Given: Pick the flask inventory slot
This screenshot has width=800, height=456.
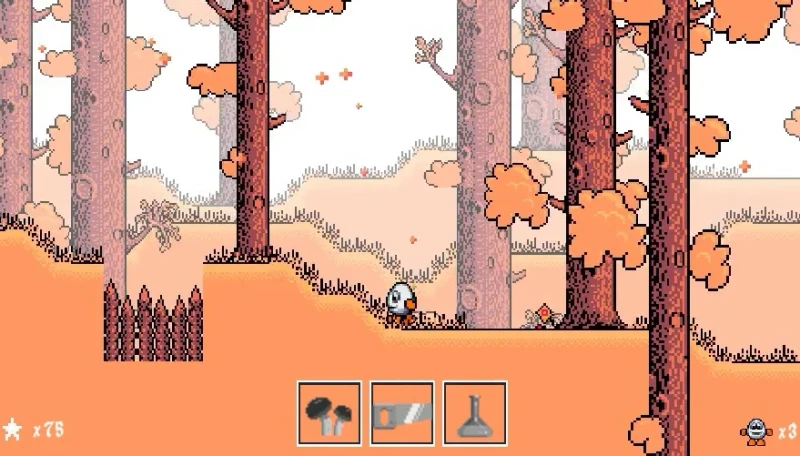Looking at the screenshot, I should [474, 413].
